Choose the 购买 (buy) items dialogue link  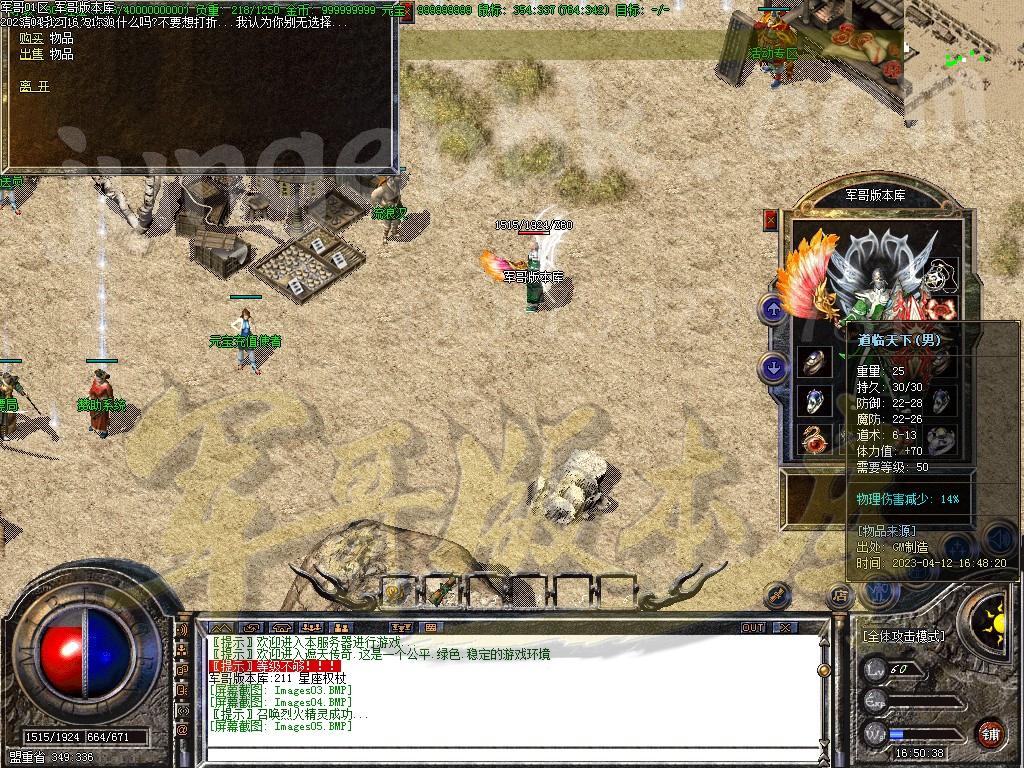click(x=46, y=38)
